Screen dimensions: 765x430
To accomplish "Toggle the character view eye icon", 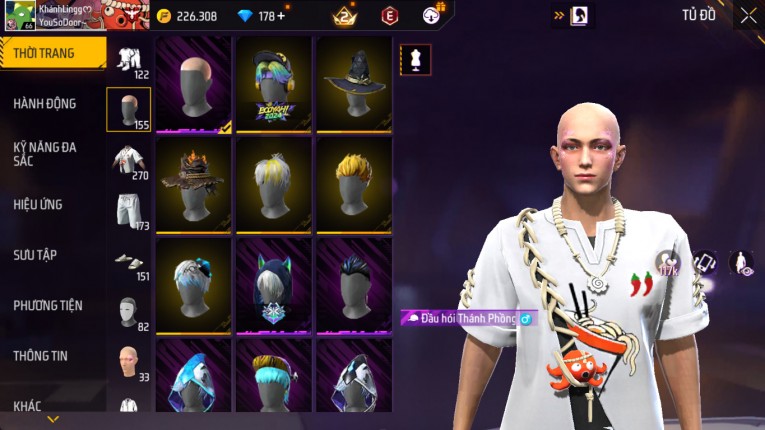I will coord(741,263).
